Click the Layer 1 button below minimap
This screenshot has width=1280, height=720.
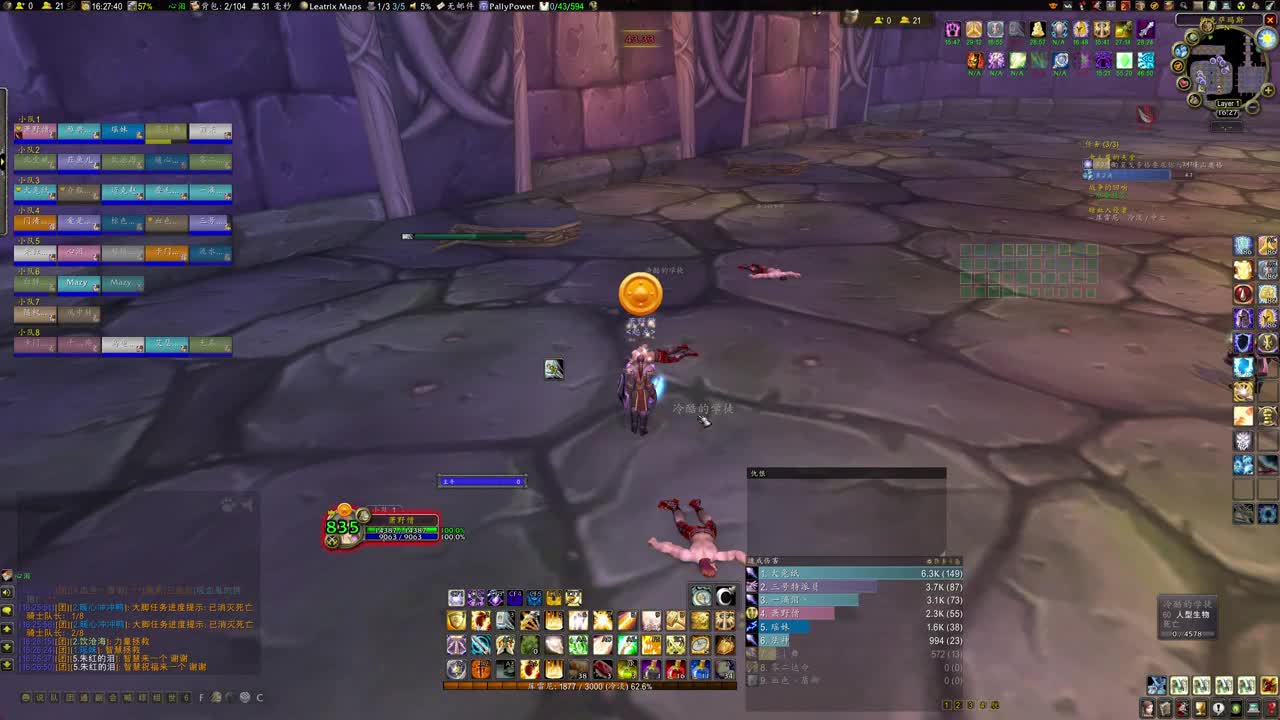pyautogui.click(x=1228, y=102)
